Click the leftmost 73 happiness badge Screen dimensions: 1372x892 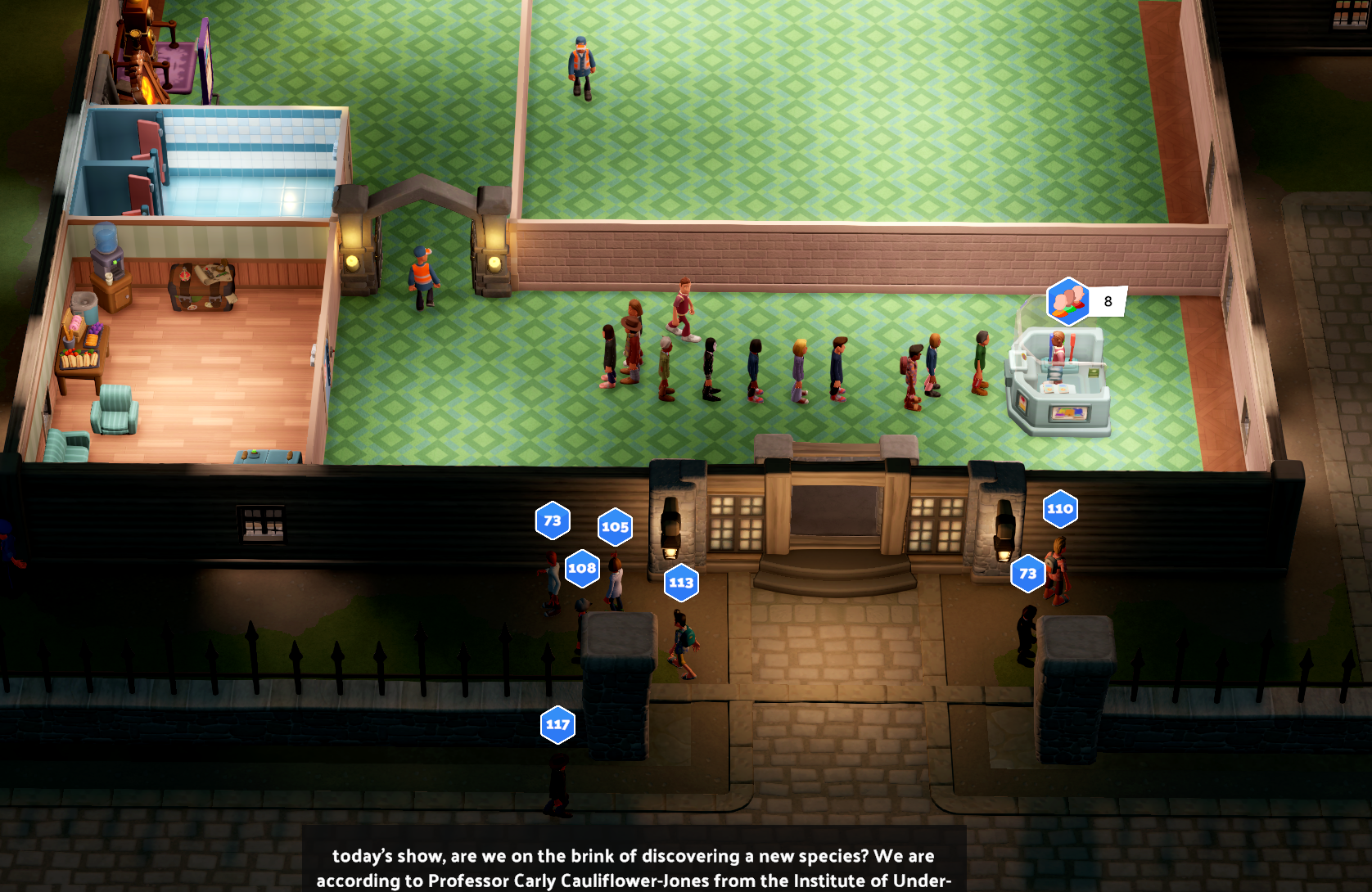pos(553,520)
